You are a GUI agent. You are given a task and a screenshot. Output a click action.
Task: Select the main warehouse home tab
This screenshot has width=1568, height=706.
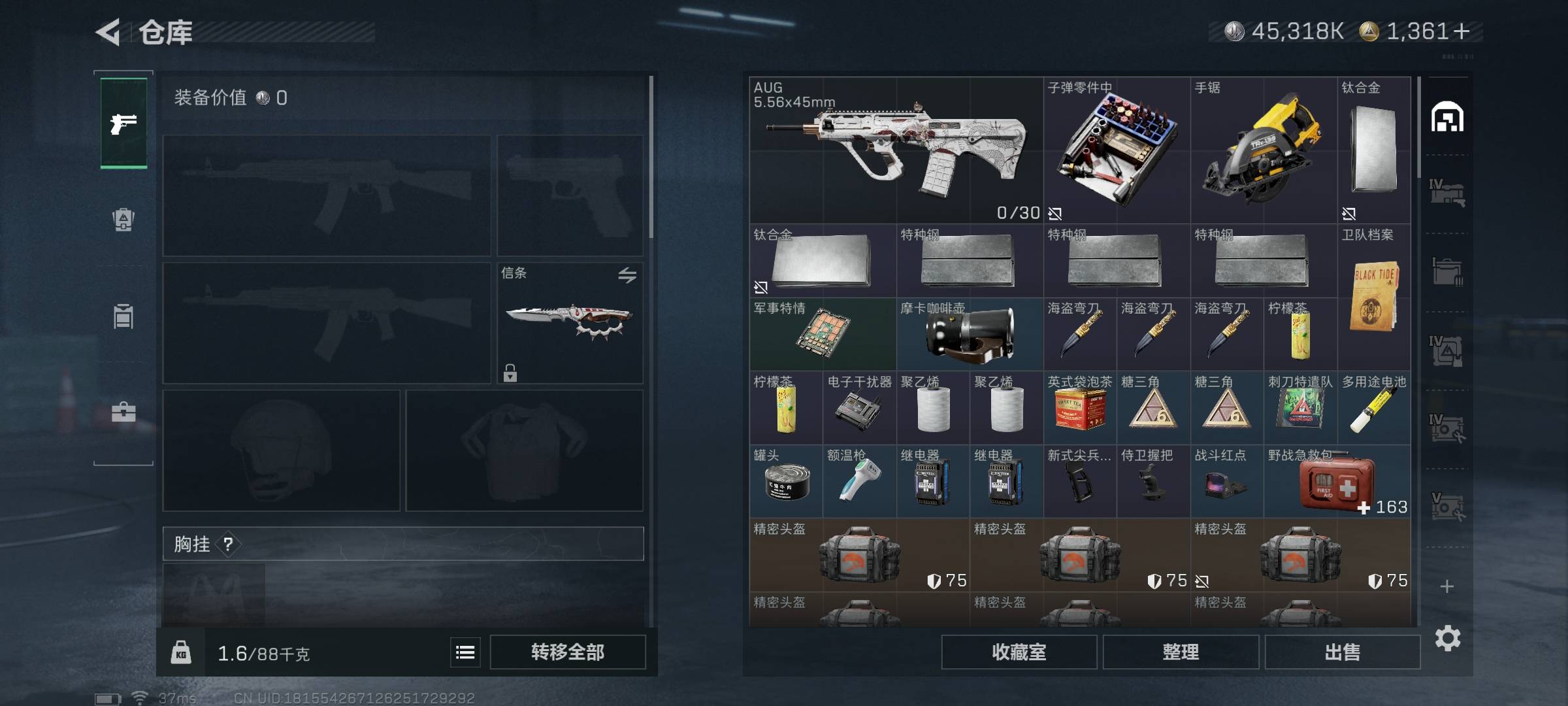click(x=1446, y=118)
